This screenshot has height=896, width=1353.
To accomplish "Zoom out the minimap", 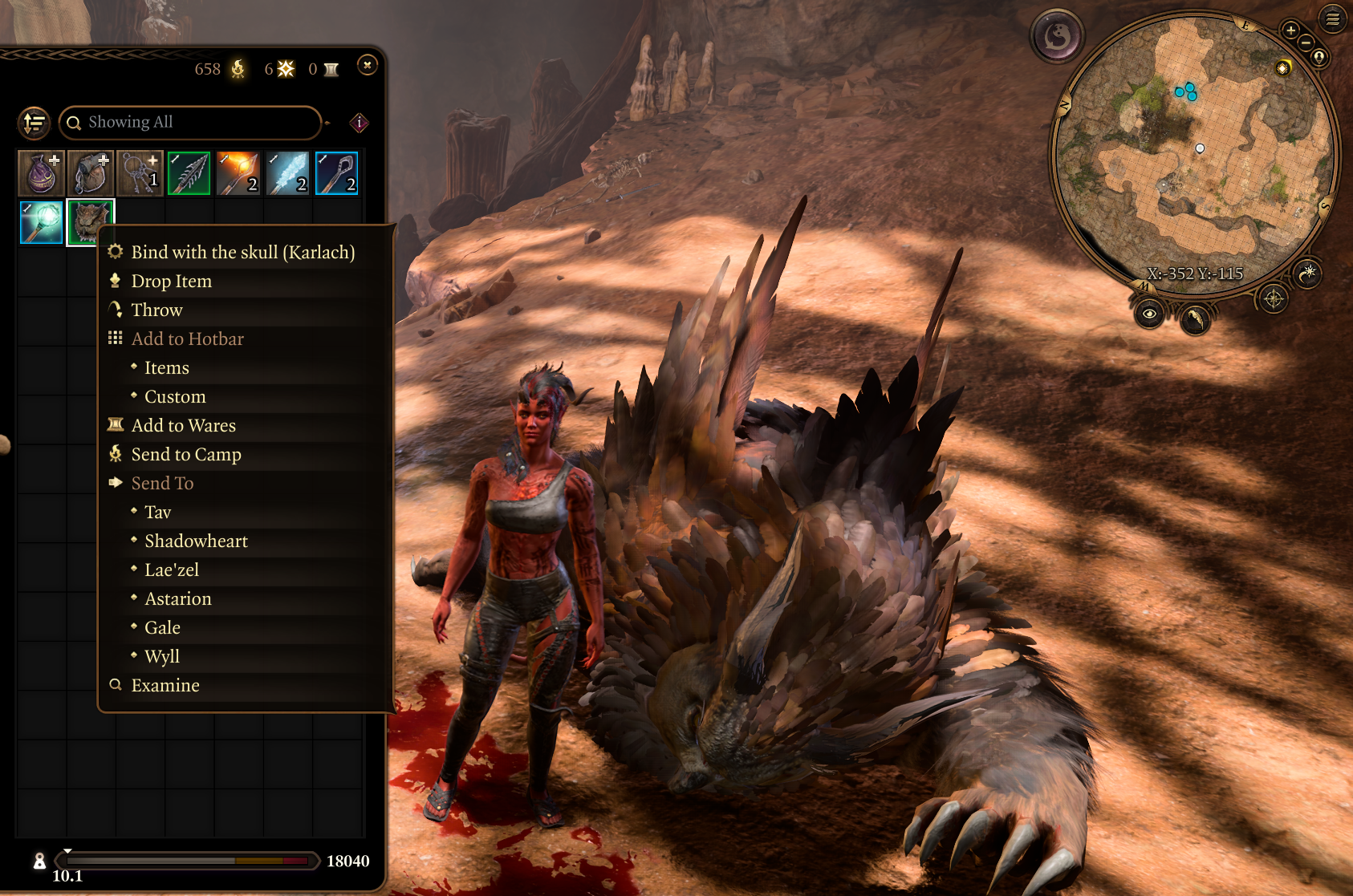I will click(1306, 43).
